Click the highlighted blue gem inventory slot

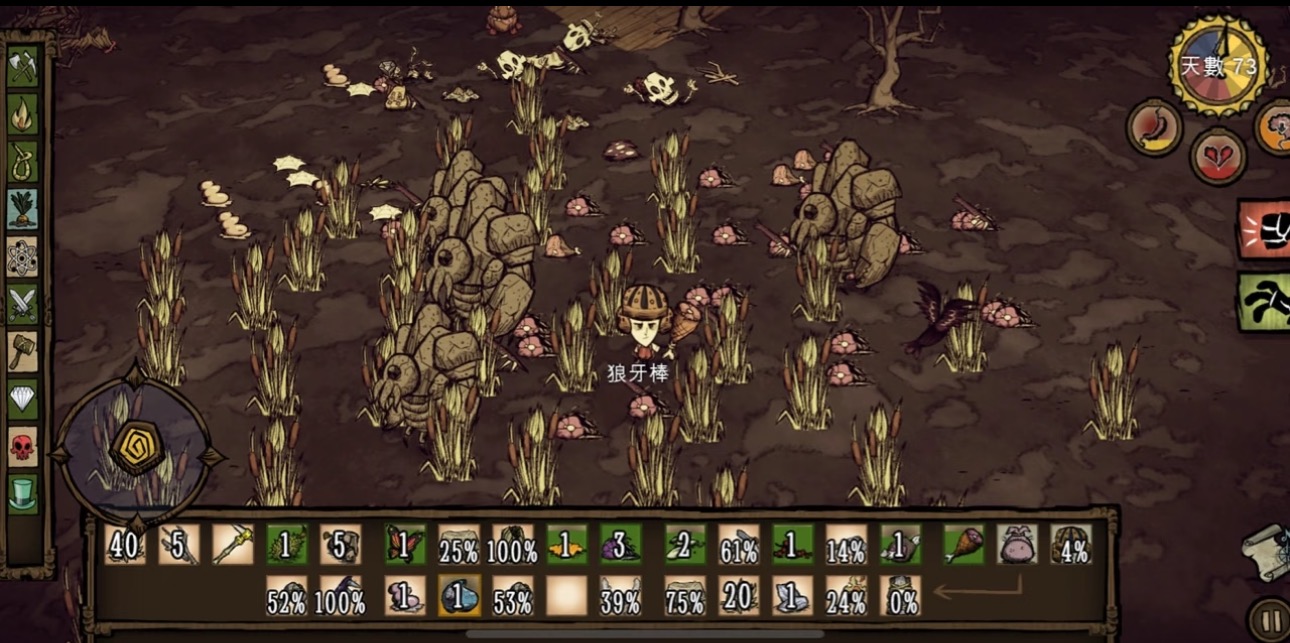pyautogui.click(x=458, y=596)
